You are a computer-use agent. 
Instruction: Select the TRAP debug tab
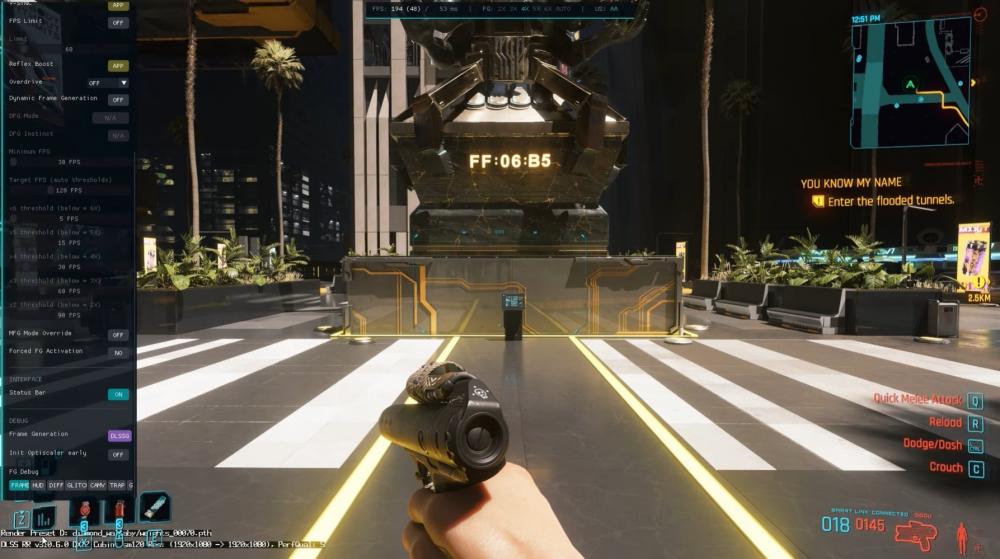[116, 485]
